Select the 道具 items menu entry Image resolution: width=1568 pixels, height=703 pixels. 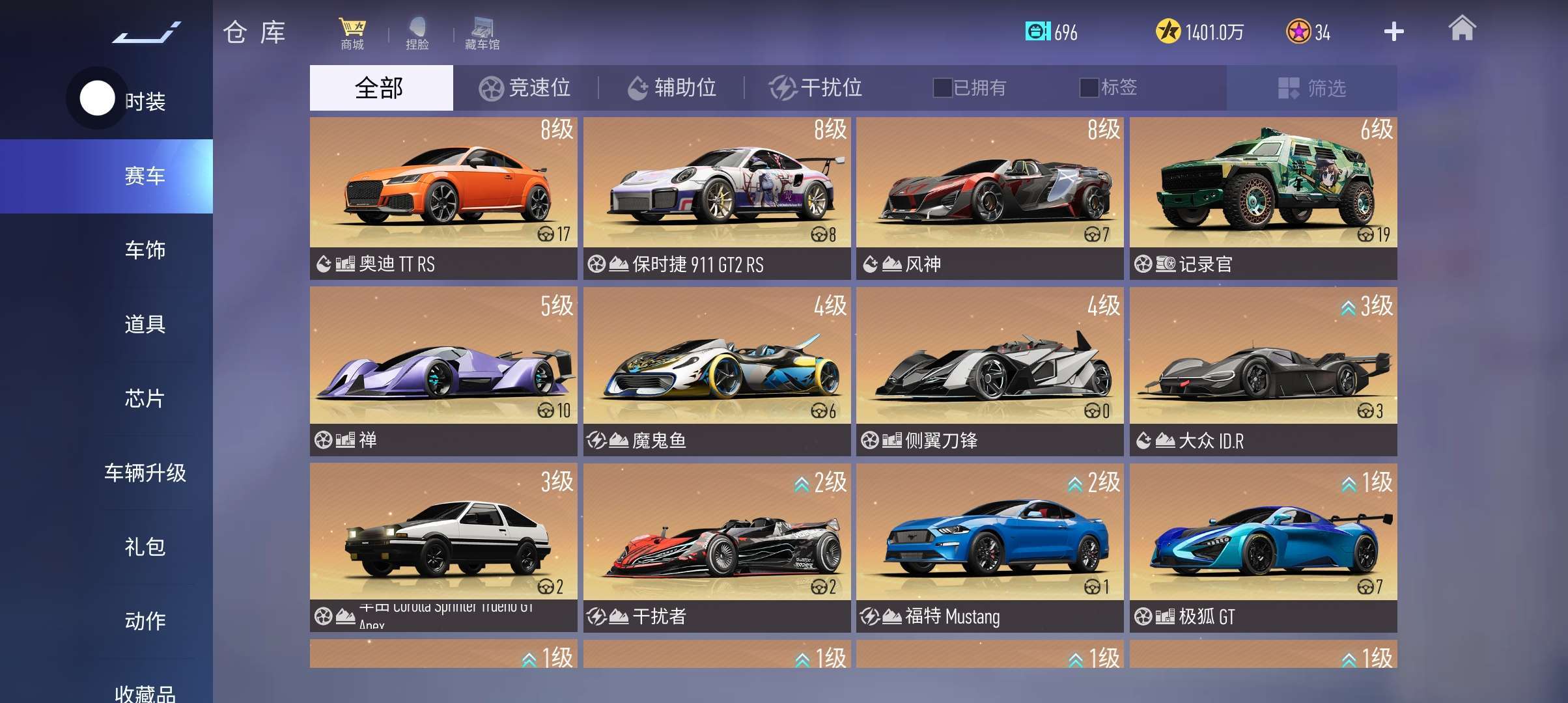coord(145,324)
